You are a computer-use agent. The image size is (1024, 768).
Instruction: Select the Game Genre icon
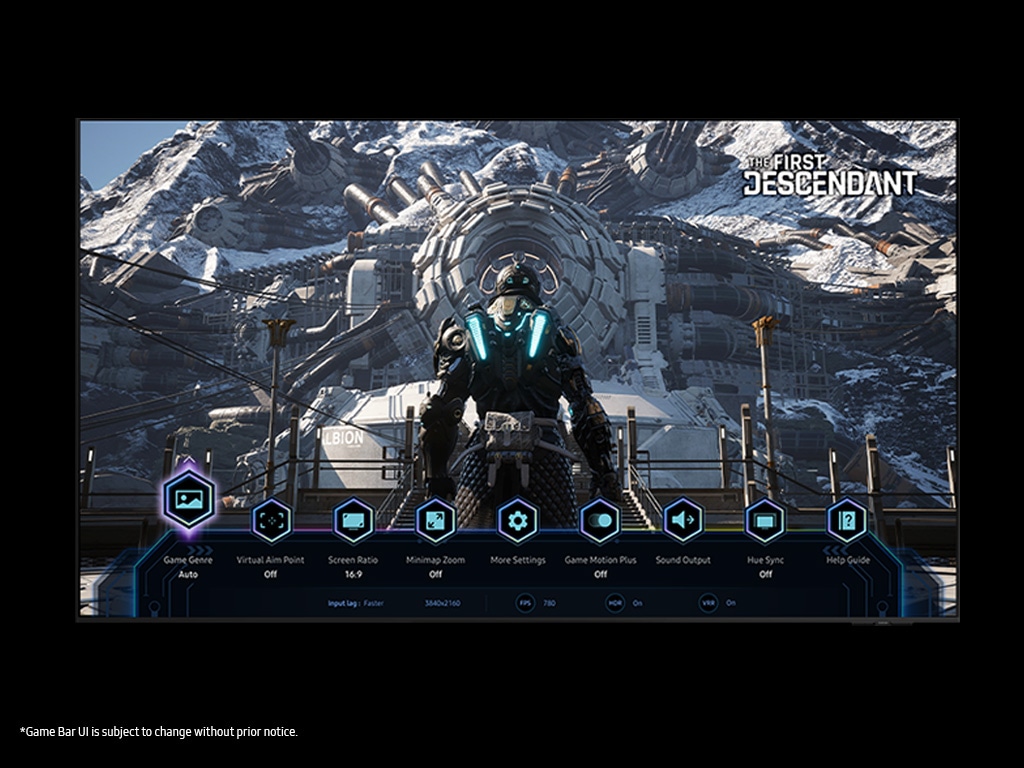click(x=188, y=499)
